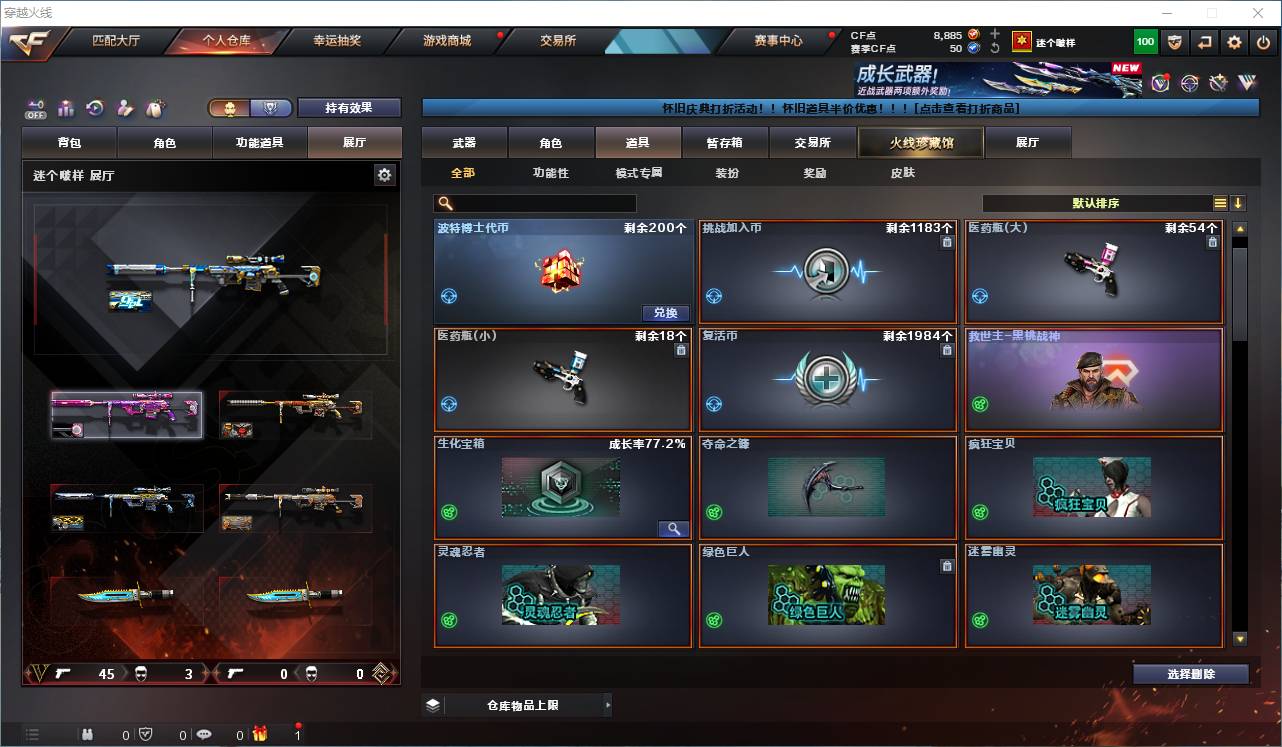The image size is (1282, 747).
Task: Click the 兑换 button on 波特博士代币
Action: coord(666,313)
